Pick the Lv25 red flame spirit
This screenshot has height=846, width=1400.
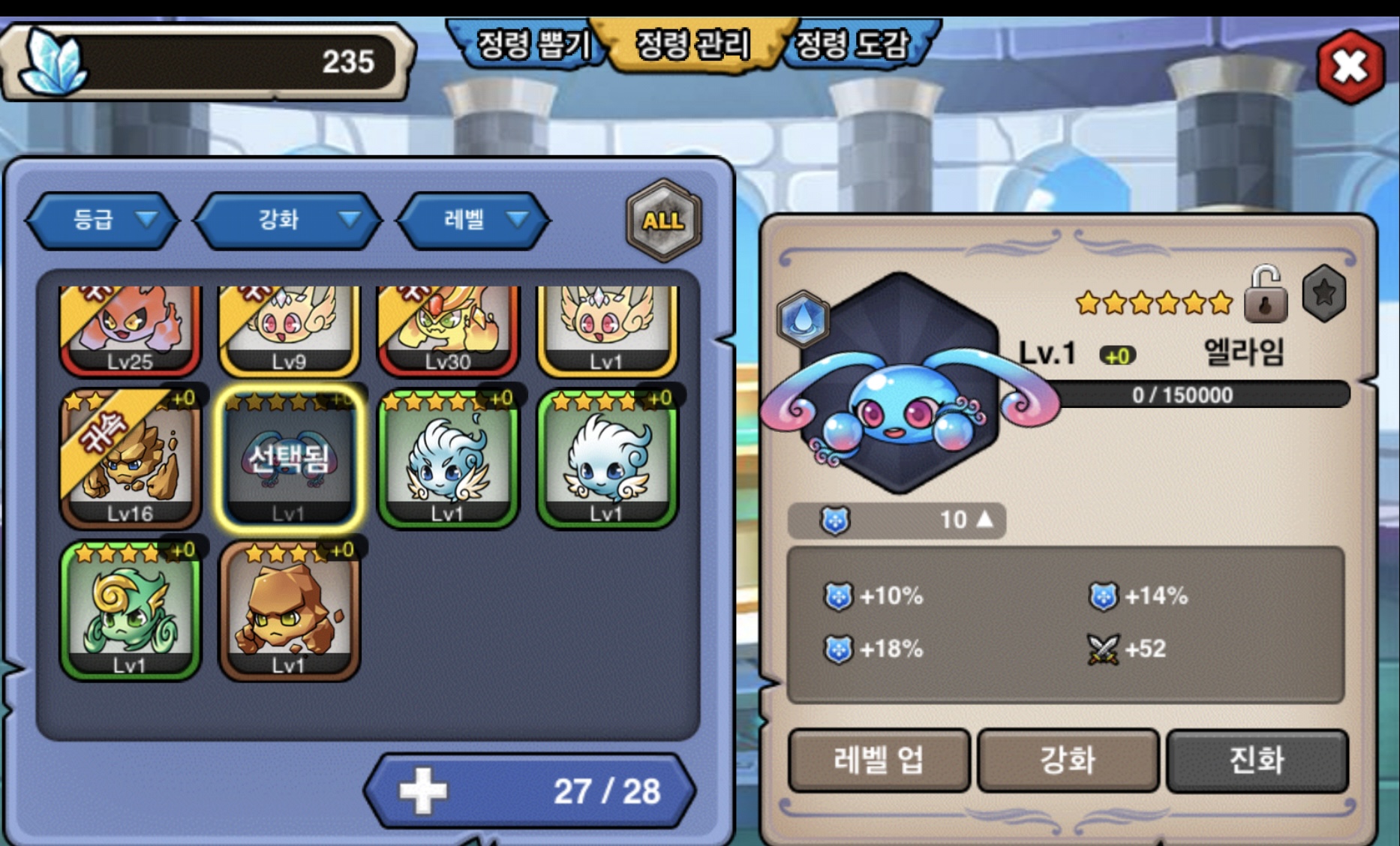(131, 330)
